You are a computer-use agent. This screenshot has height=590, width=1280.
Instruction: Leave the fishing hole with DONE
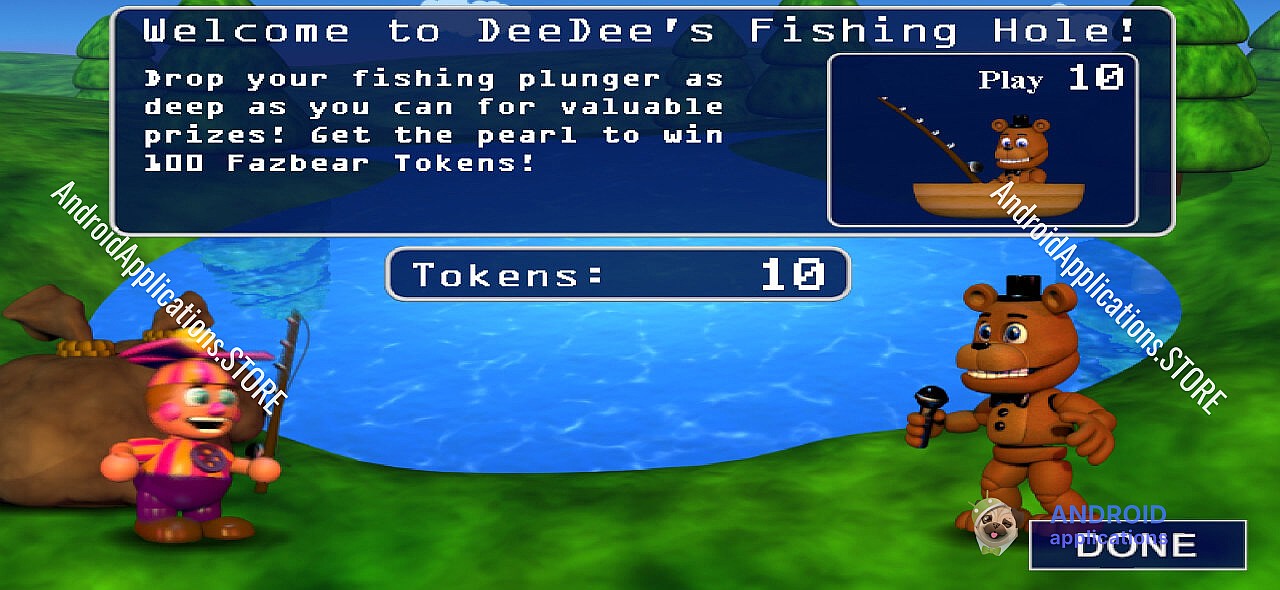1137,545
